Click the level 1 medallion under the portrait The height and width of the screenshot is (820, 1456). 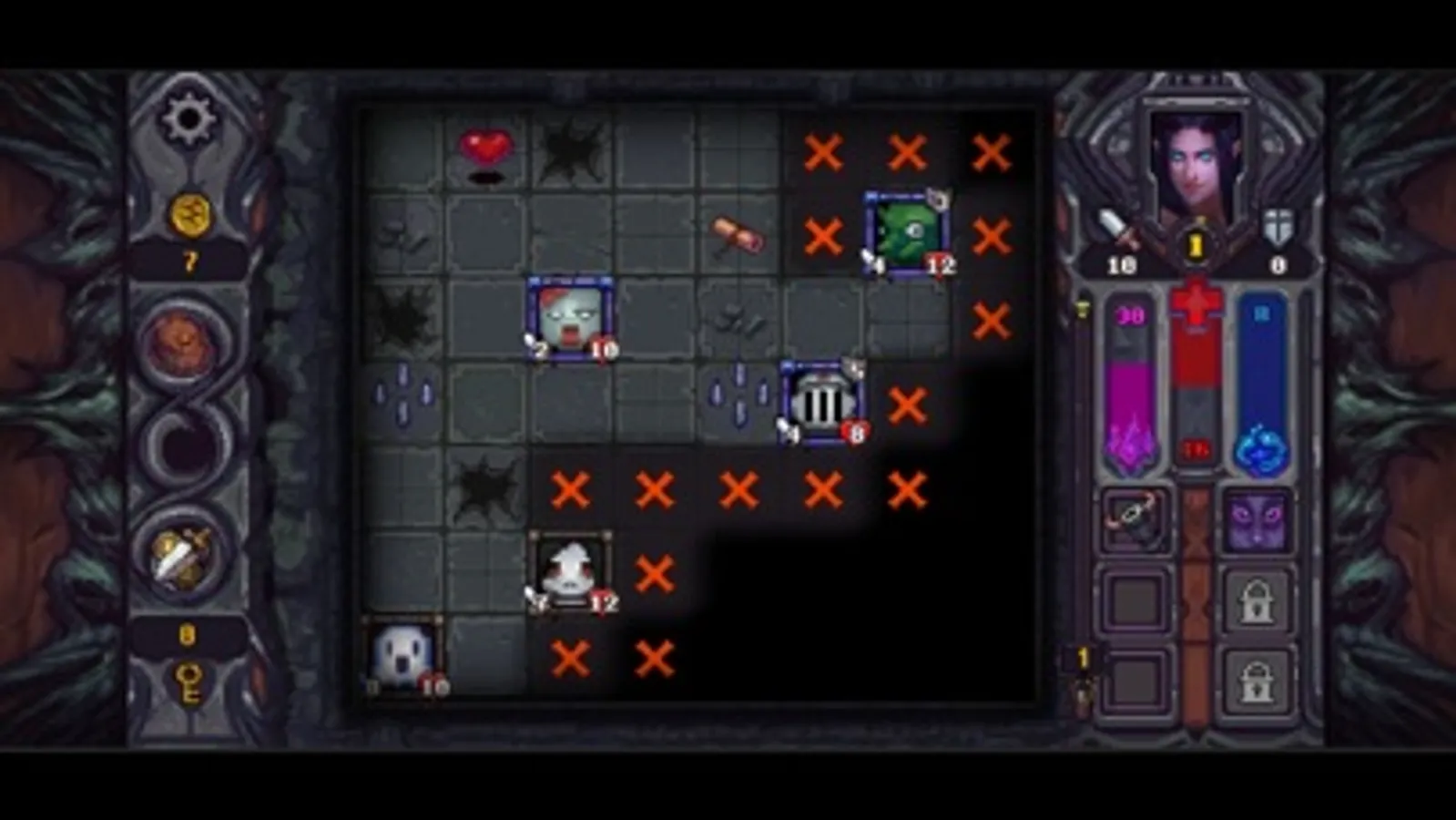[x=1196, y=242]
